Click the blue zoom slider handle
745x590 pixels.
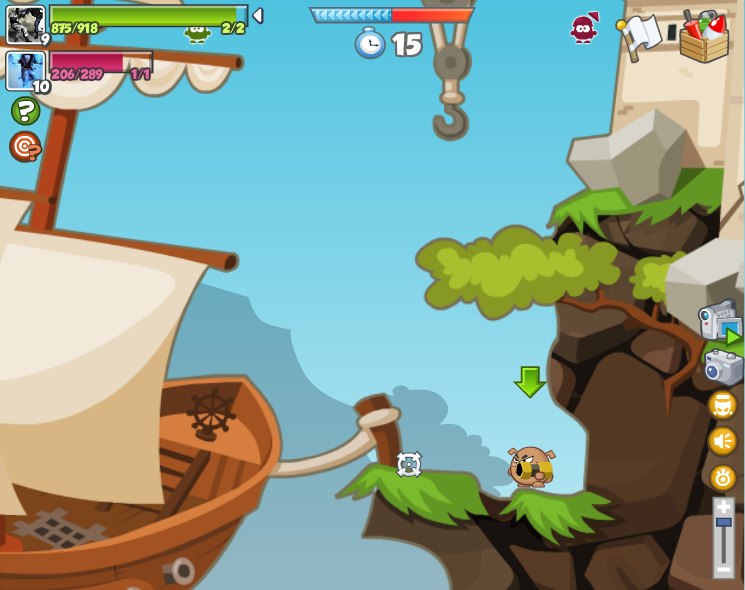(723, 522)
